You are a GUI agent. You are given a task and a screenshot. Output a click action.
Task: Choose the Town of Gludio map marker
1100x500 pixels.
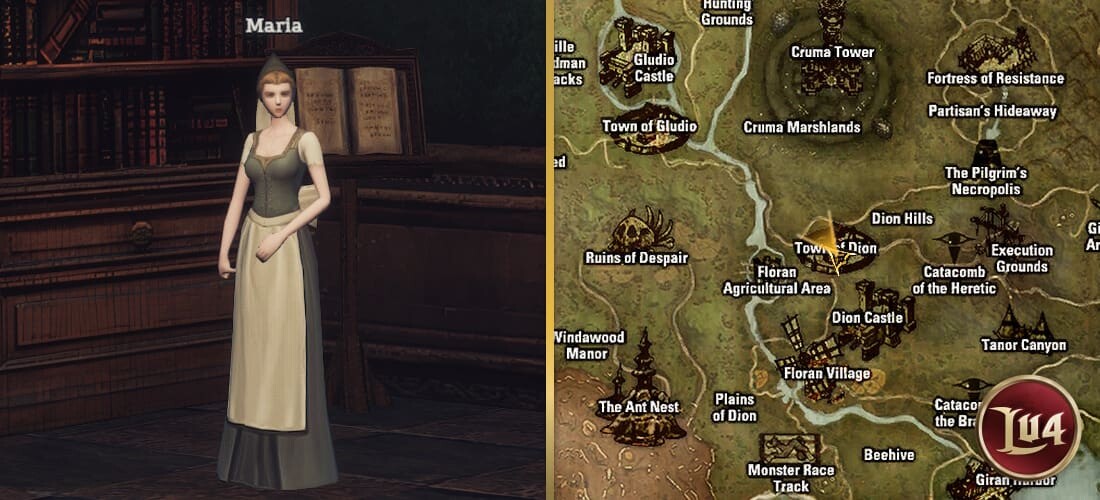(x=649, y=127)
